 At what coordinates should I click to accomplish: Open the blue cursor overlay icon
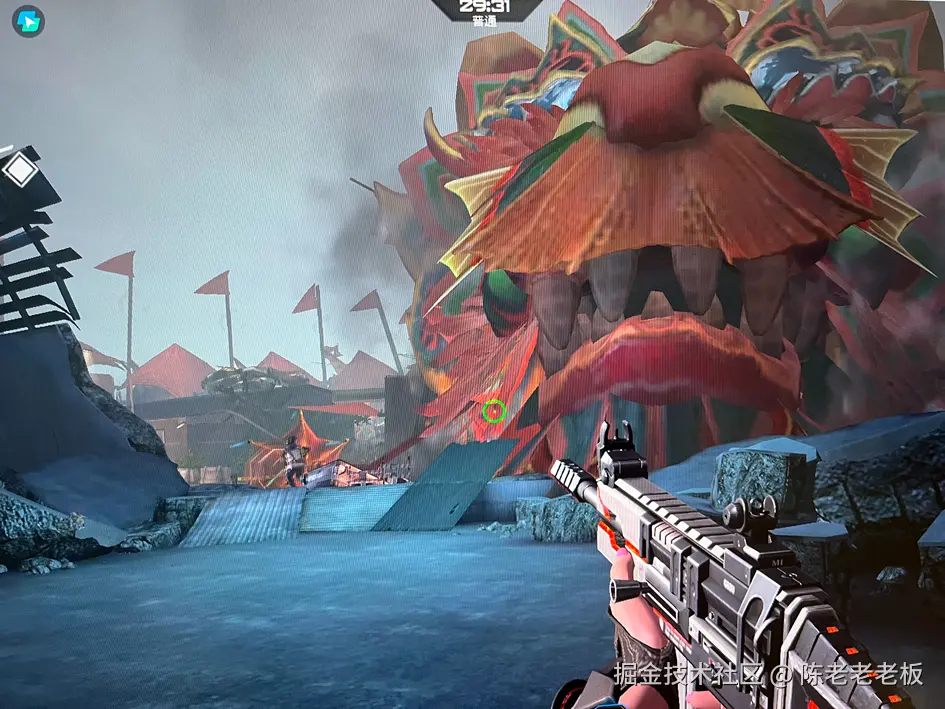(28, 21)
